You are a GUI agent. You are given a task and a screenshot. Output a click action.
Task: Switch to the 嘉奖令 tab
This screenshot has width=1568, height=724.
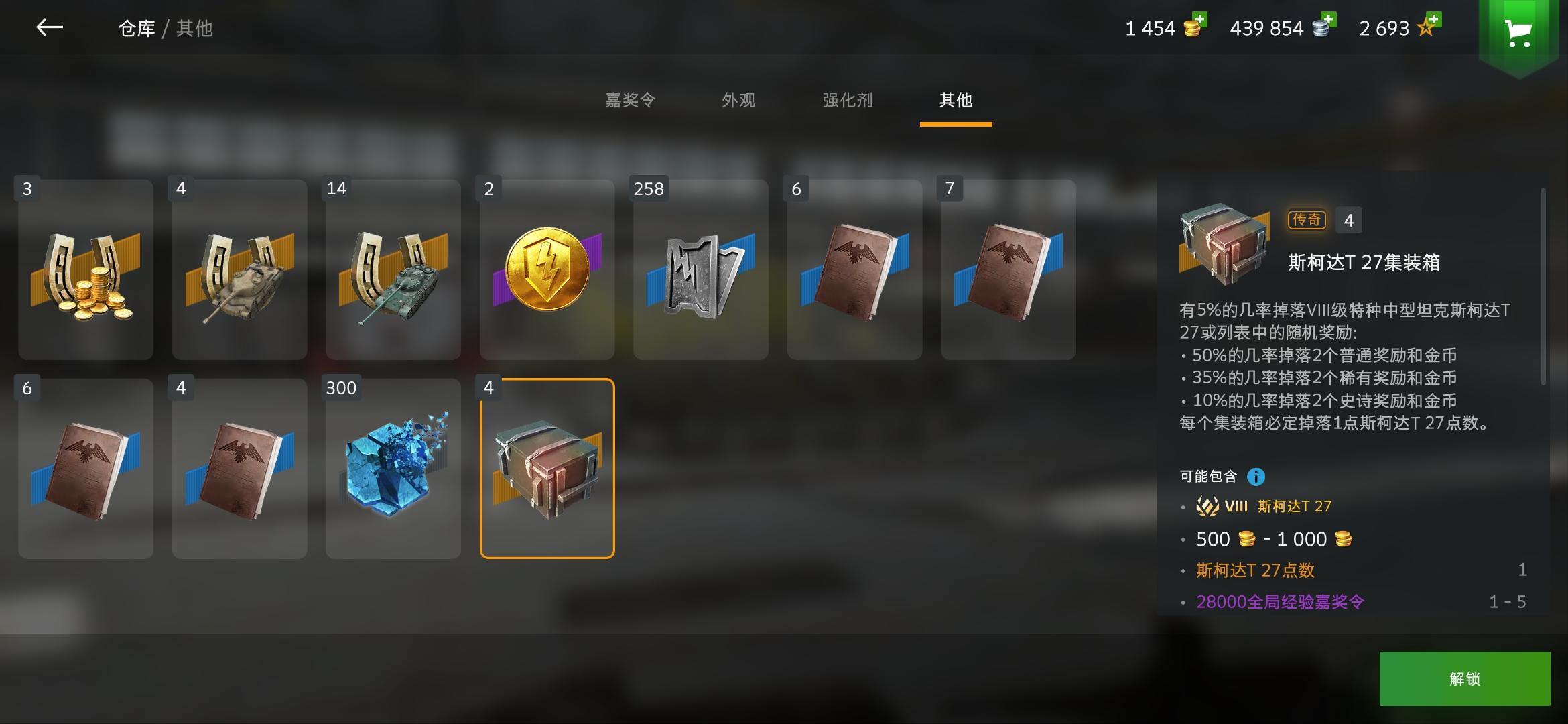[x=631, y=101]
